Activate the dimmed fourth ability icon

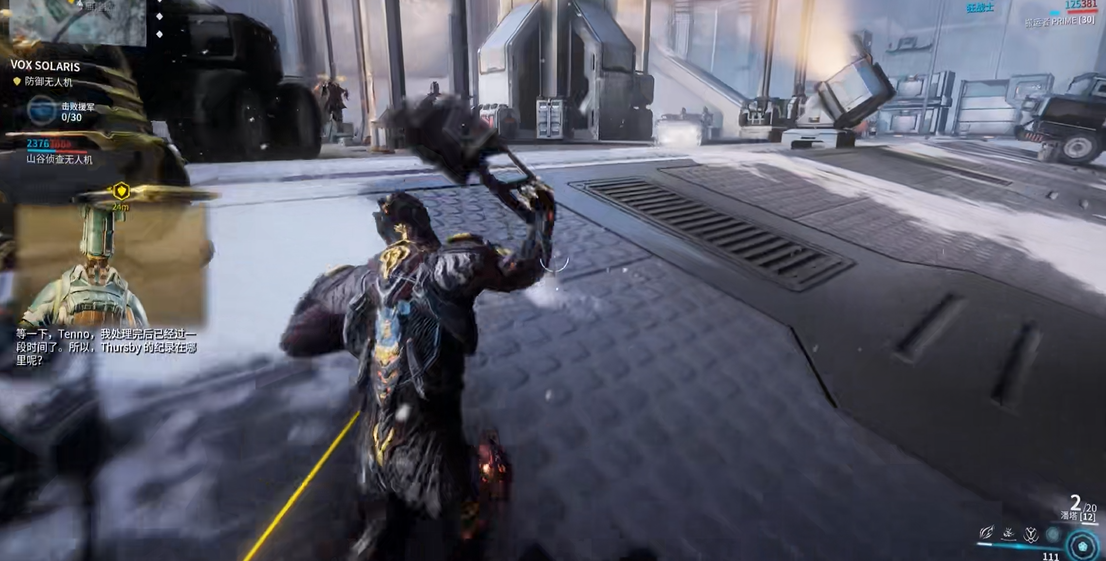pos(1053,535)
